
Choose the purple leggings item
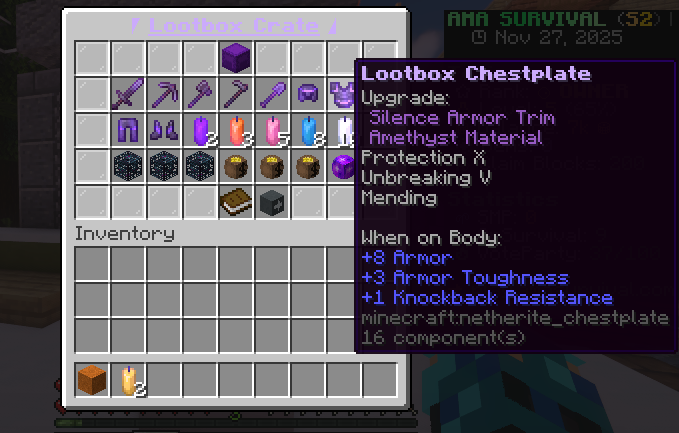[128, 130]
